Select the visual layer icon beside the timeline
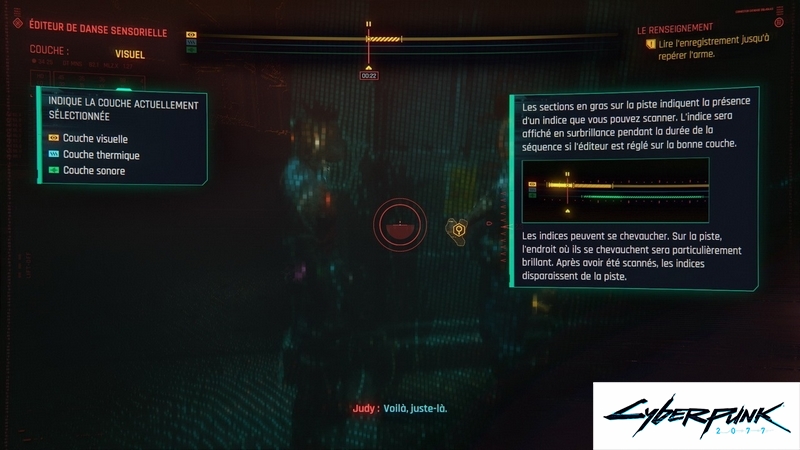This screenshot has width=800, height=450. point(192,33)
